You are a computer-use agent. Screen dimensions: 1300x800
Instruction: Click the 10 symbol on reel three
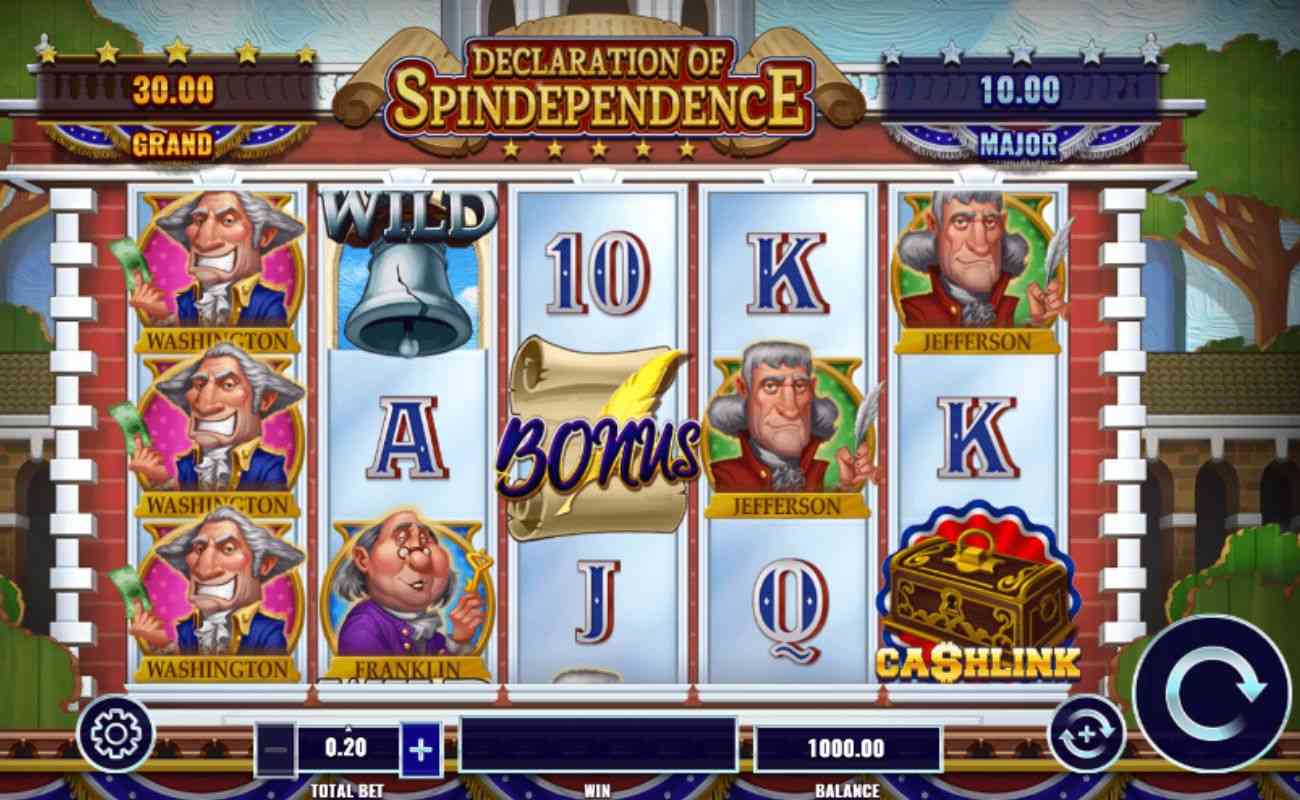(x=600, y=270)
